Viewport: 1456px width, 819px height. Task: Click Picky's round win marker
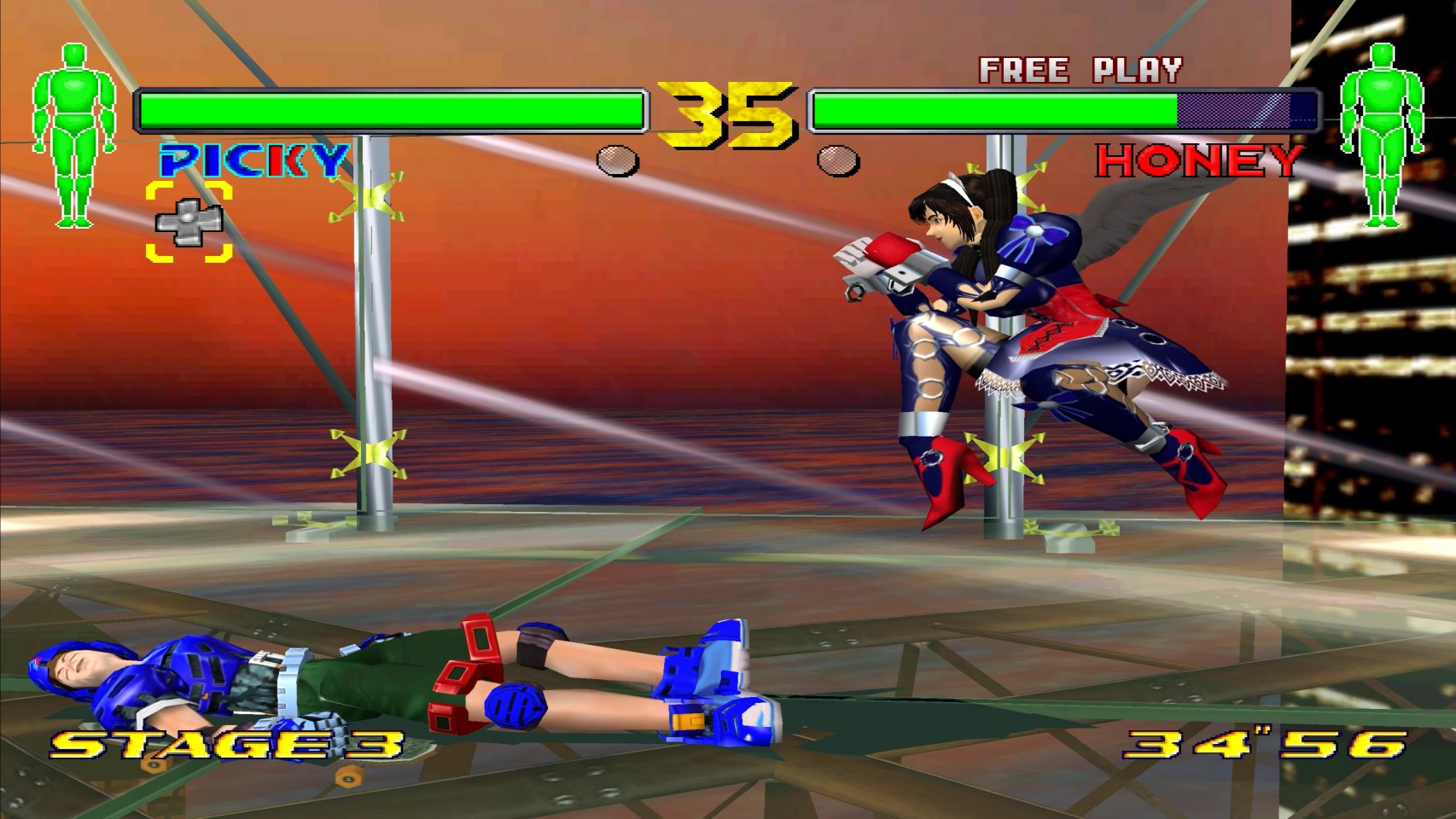(x=617, y=160)
